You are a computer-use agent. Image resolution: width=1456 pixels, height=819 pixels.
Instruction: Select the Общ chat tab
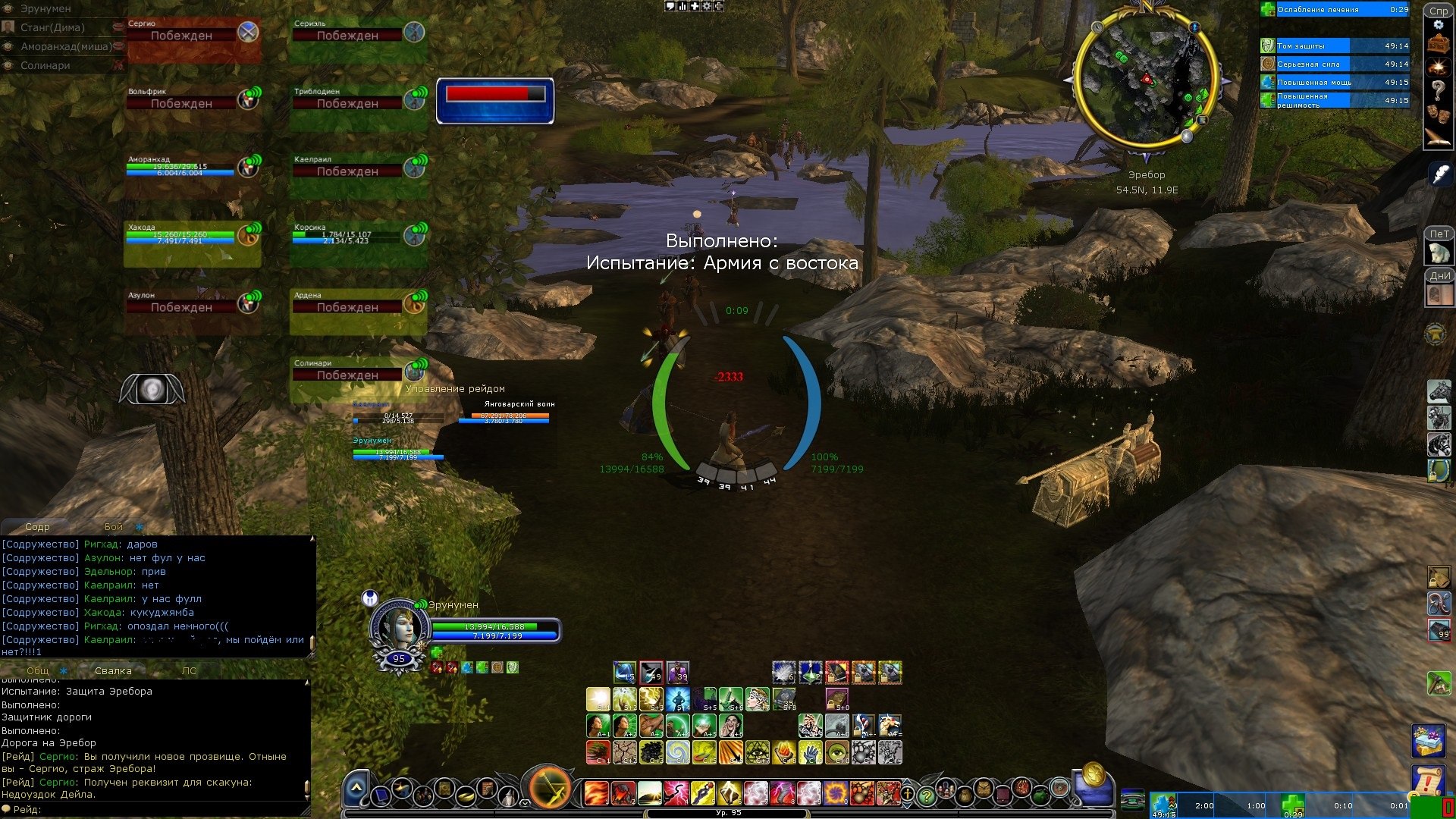[x=38, y=670]
